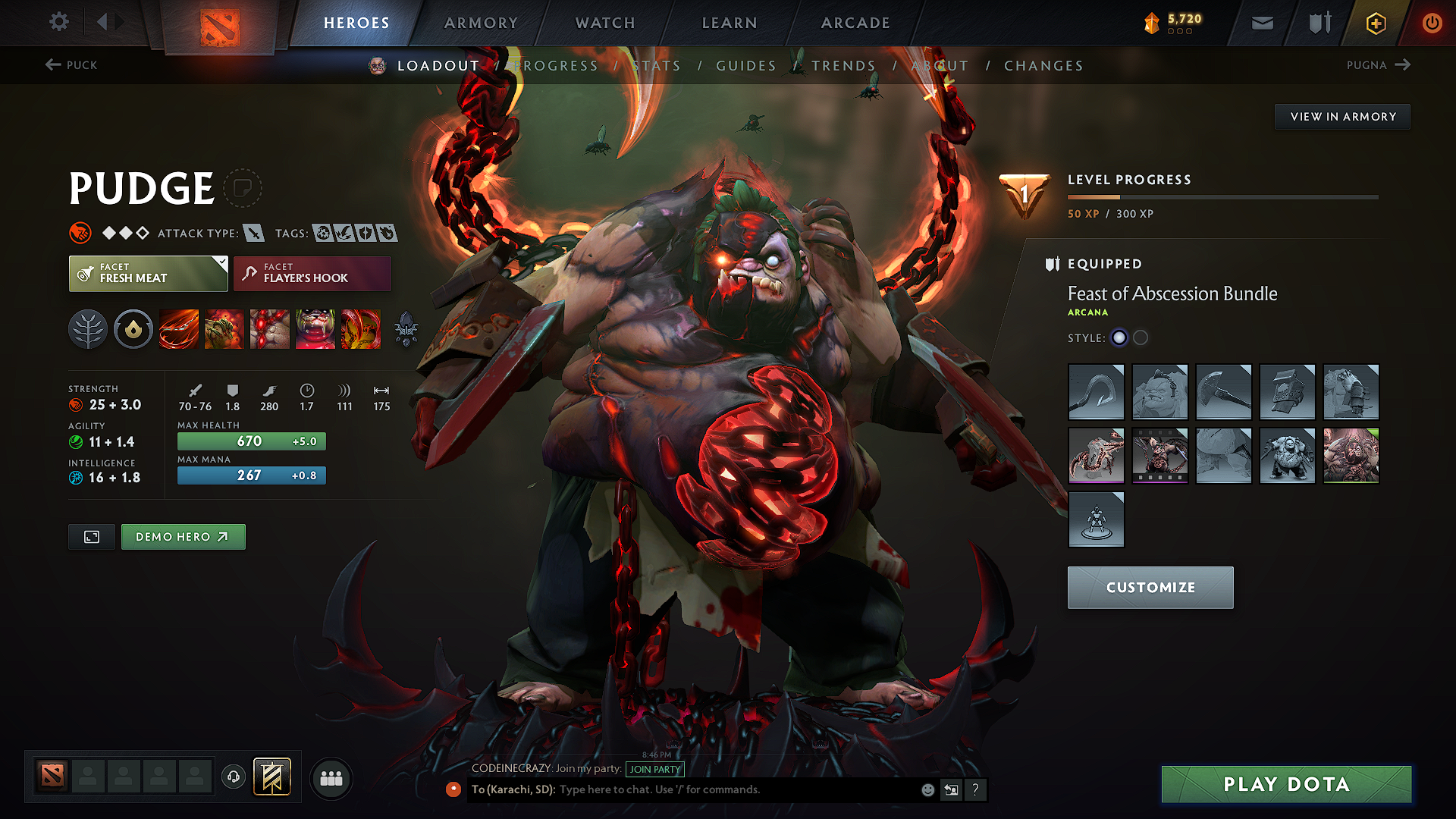This screenshot has height=819, width=1456.
Task: Click the Customize button
Action: (1150, 587)
